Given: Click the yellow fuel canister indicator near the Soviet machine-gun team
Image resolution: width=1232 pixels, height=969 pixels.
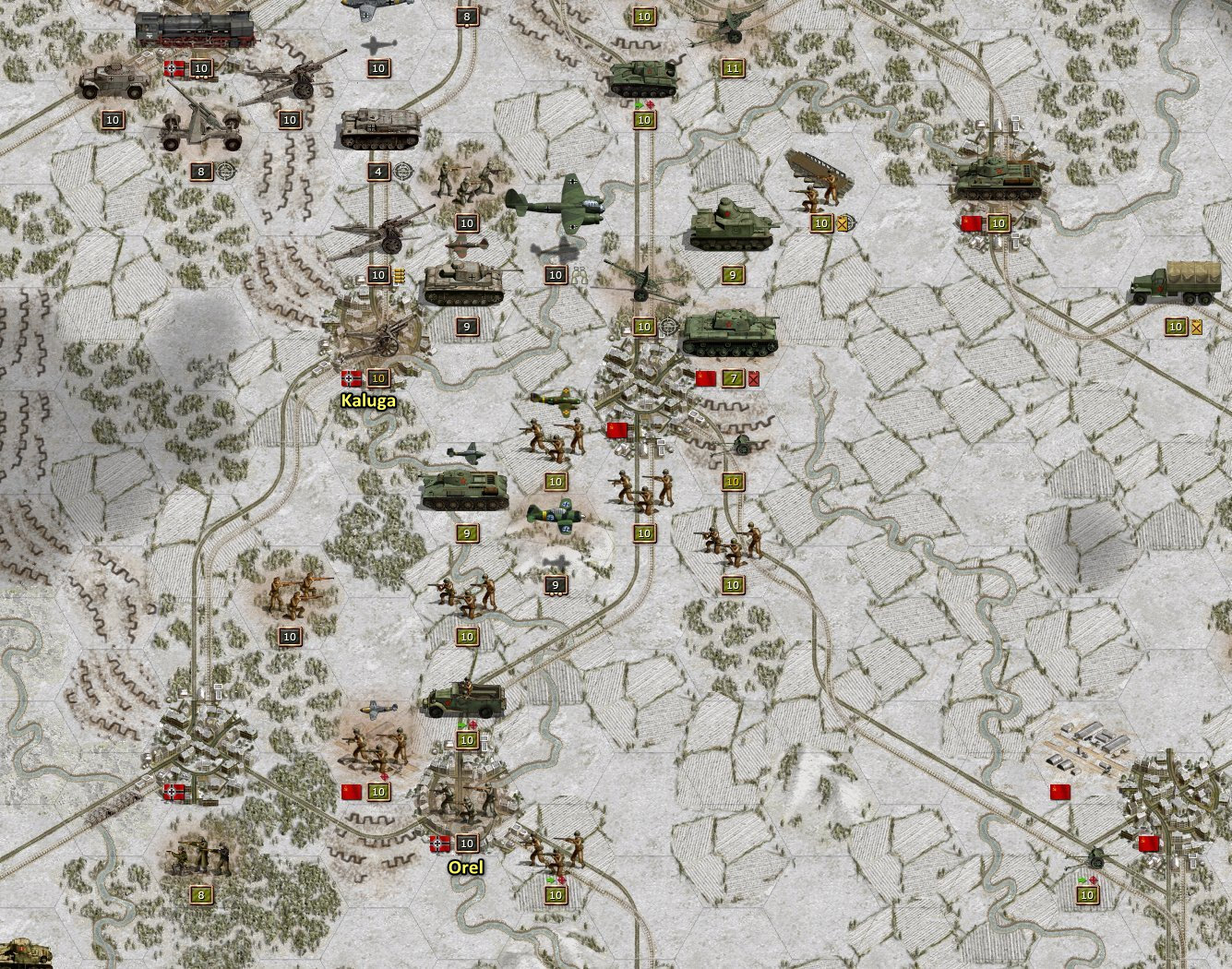Looking at the screenshot, I should pyautogui.click(x=842, y=223).
